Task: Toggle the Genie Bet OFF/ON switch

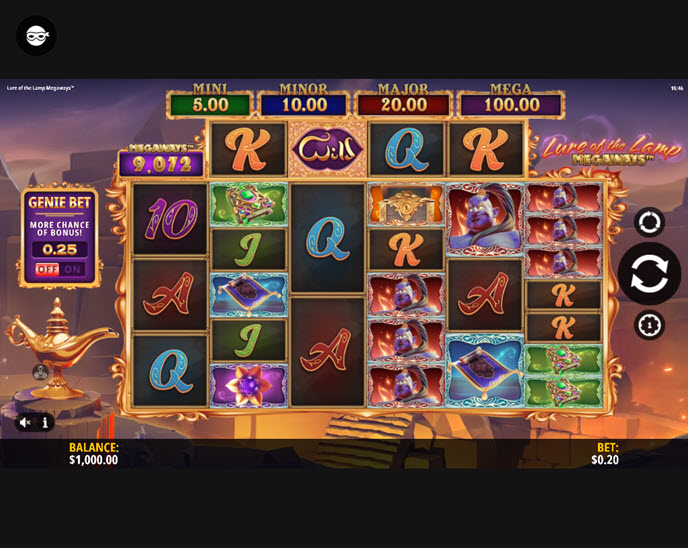Action: (x=61, y=269)
